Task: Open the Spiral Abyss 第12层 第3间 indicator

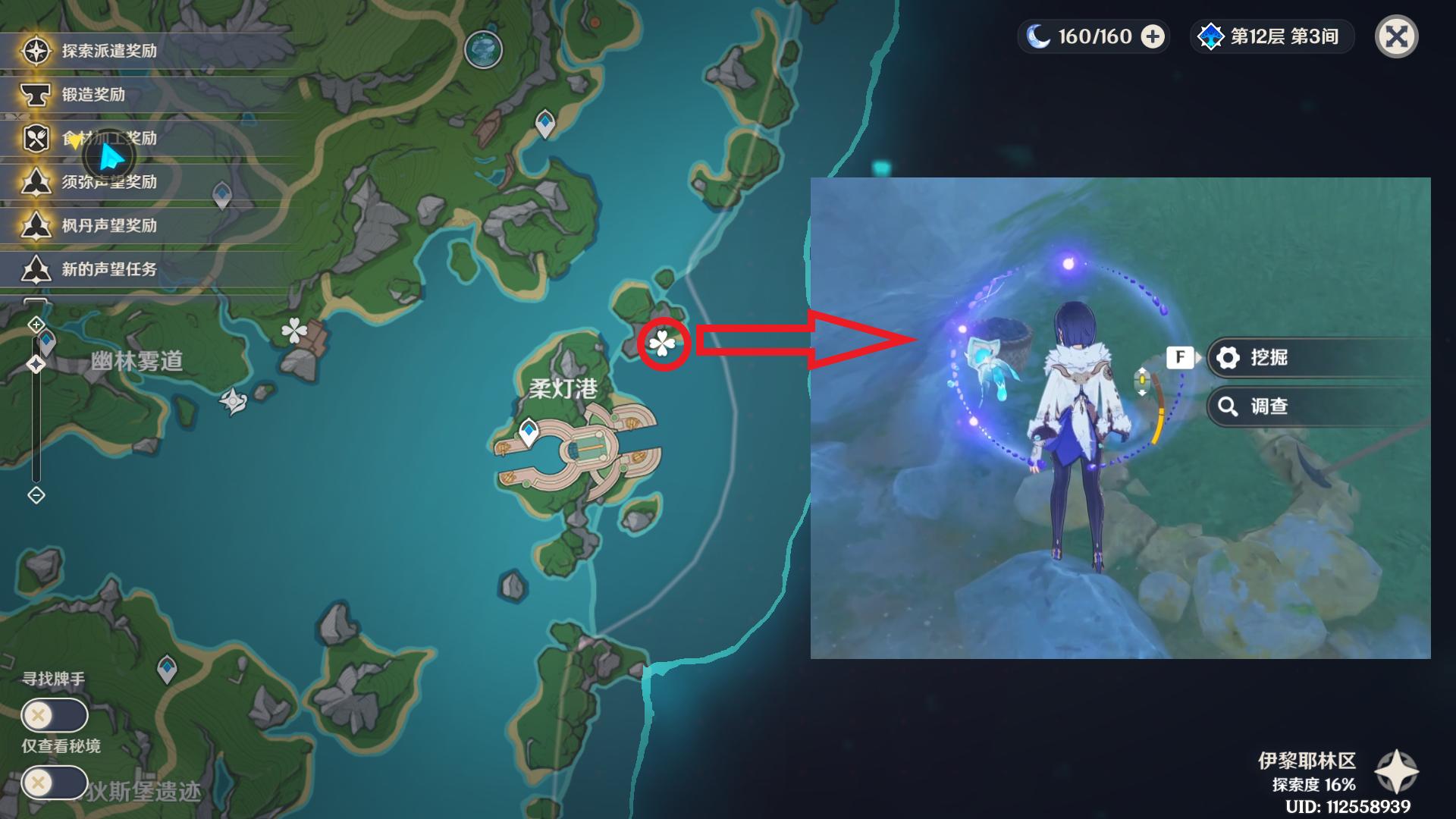Action: point(1272,36)
